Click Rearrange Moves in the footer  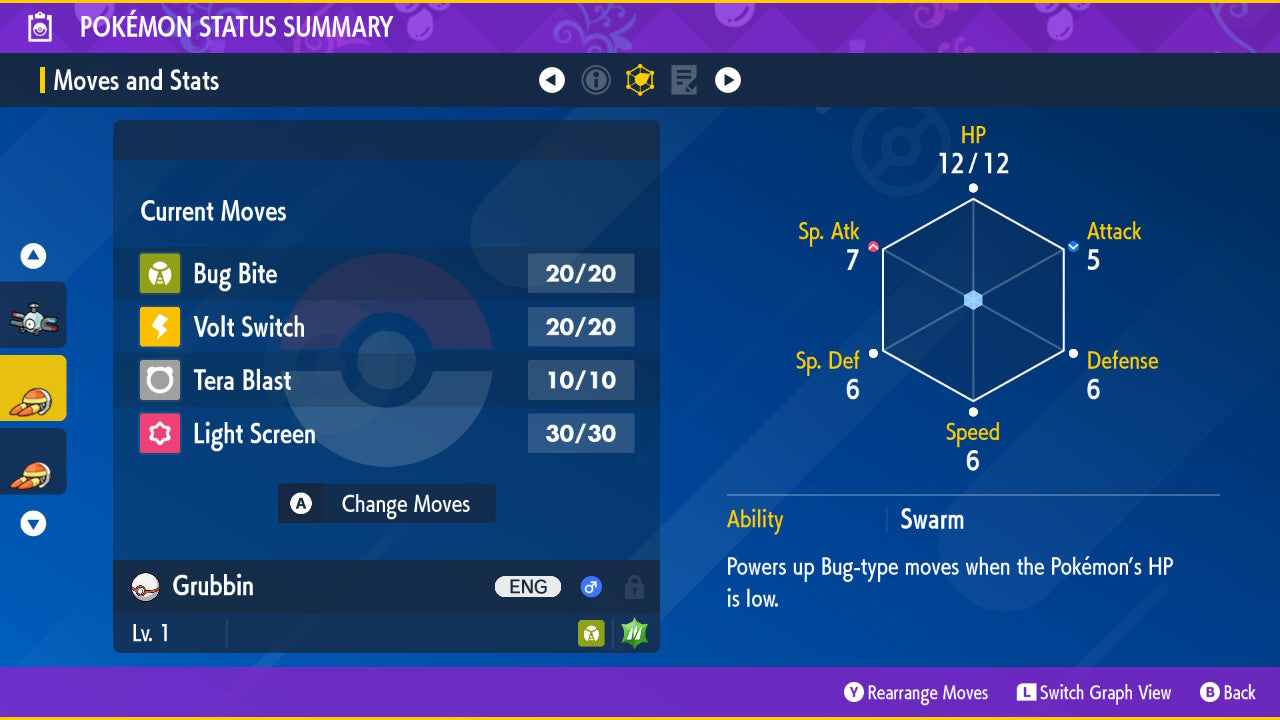pos(916,693)
